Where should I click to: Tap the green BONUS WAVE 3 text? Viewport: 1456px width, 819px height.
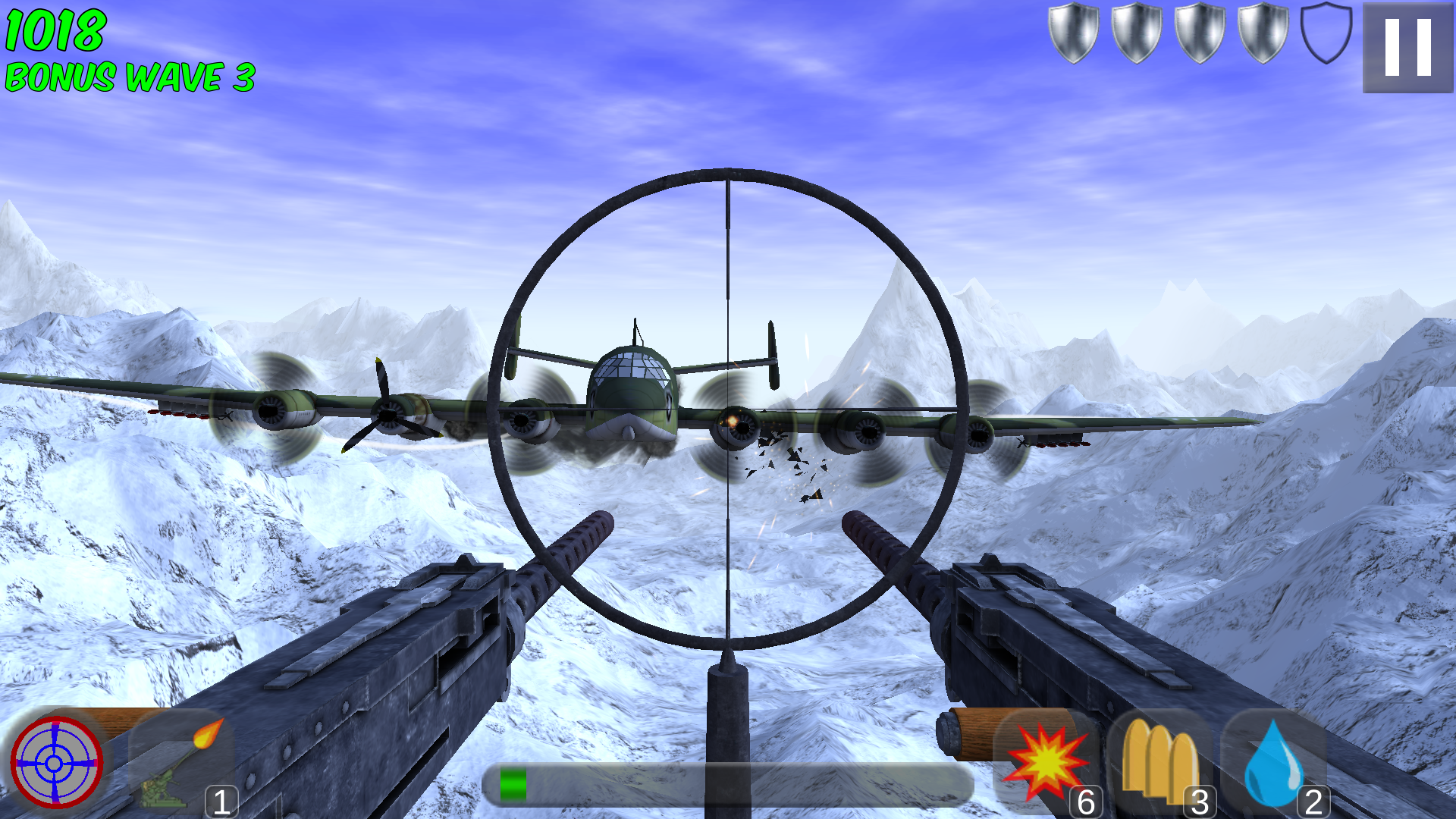129,76
